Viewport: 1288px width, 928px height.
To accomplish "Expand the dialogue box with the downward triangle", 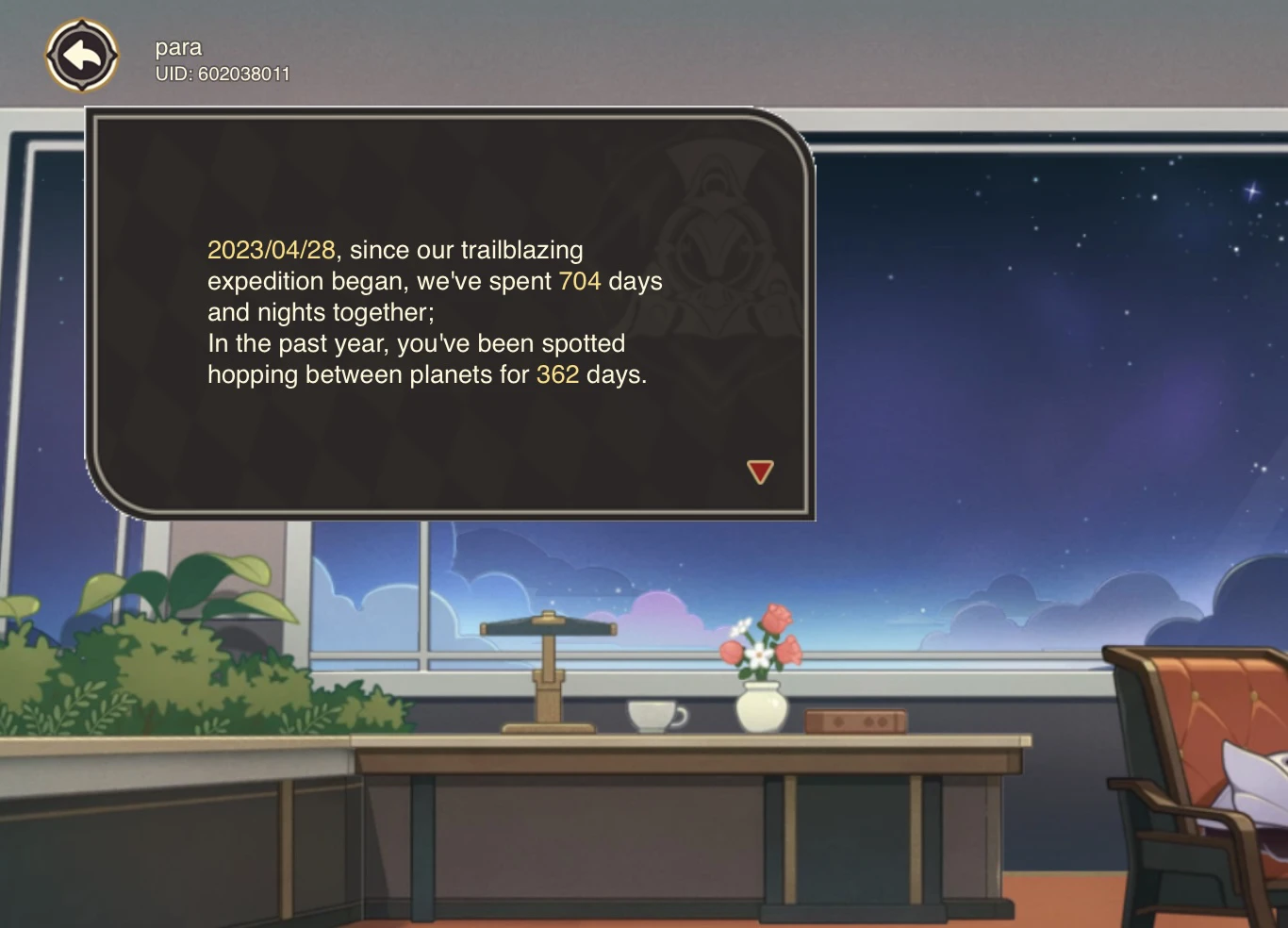I will coord(759,472).
